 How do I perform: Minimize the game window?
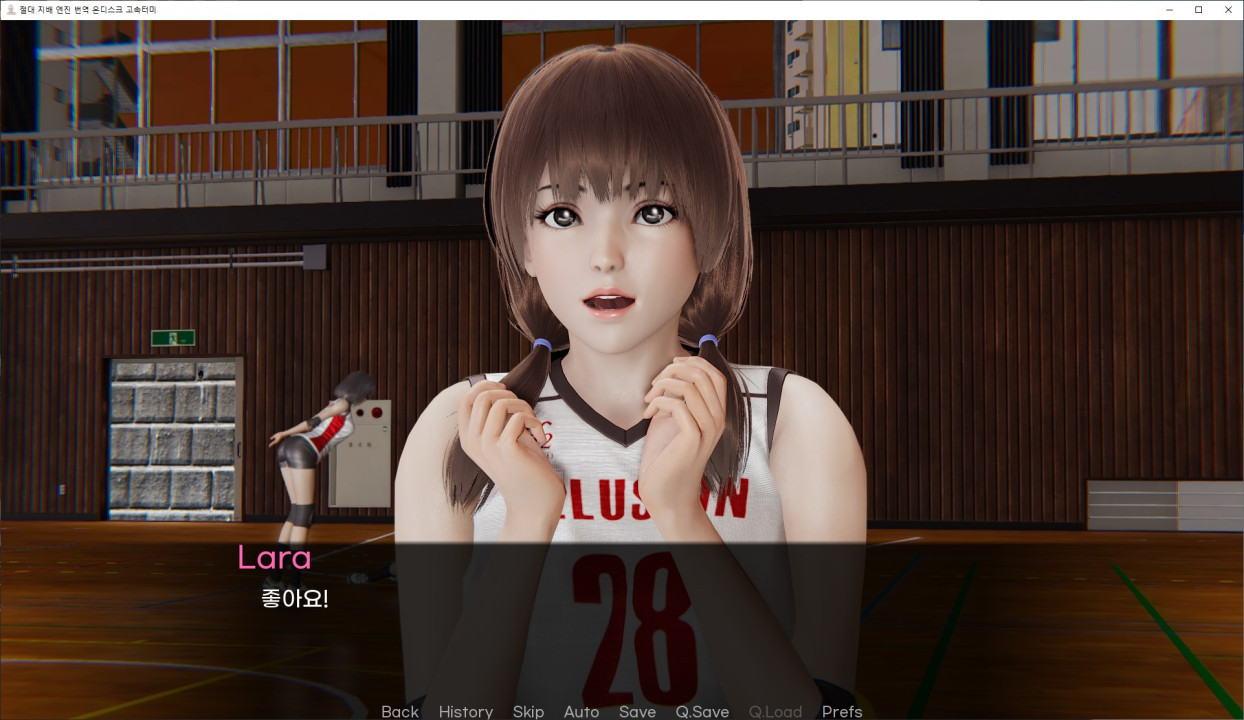pyautogui.click(x=1169, y=9)
